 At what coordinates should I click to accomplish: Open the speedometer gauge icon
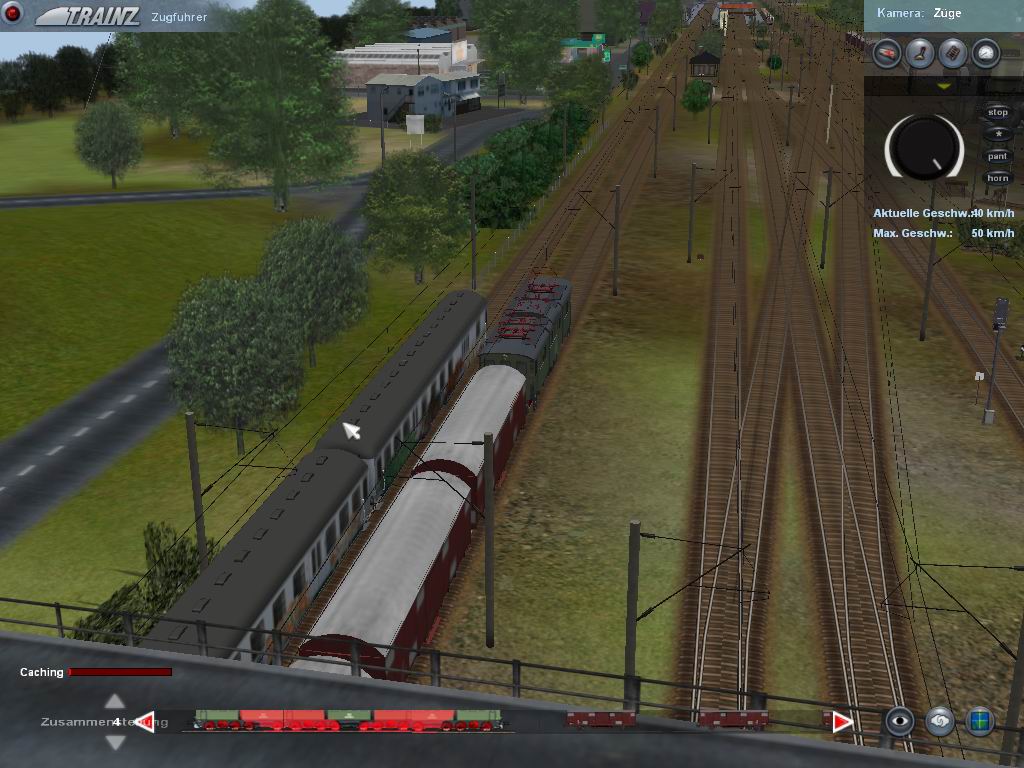pos(986,53)
